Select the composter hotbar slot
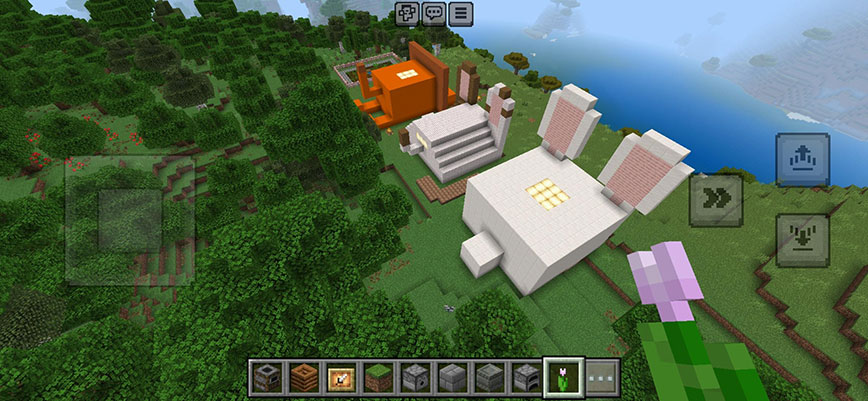This screenshot has height=401, width=868. click(305, 378)
